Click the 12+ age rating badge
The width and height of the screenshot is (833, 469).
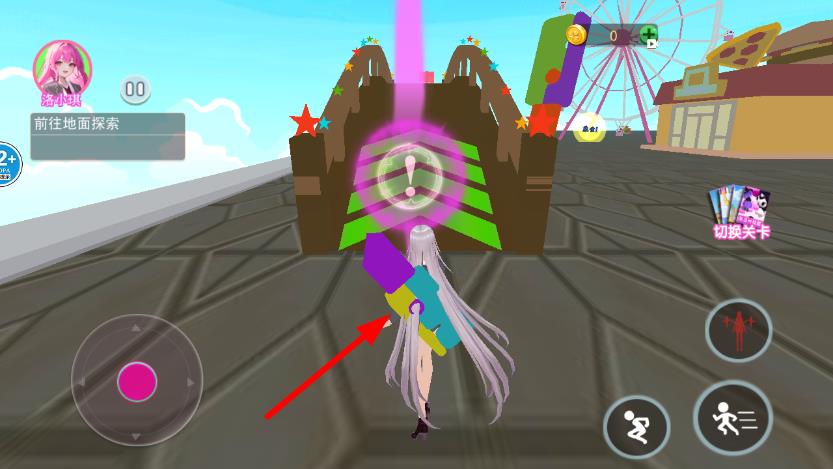pos(6,161)
